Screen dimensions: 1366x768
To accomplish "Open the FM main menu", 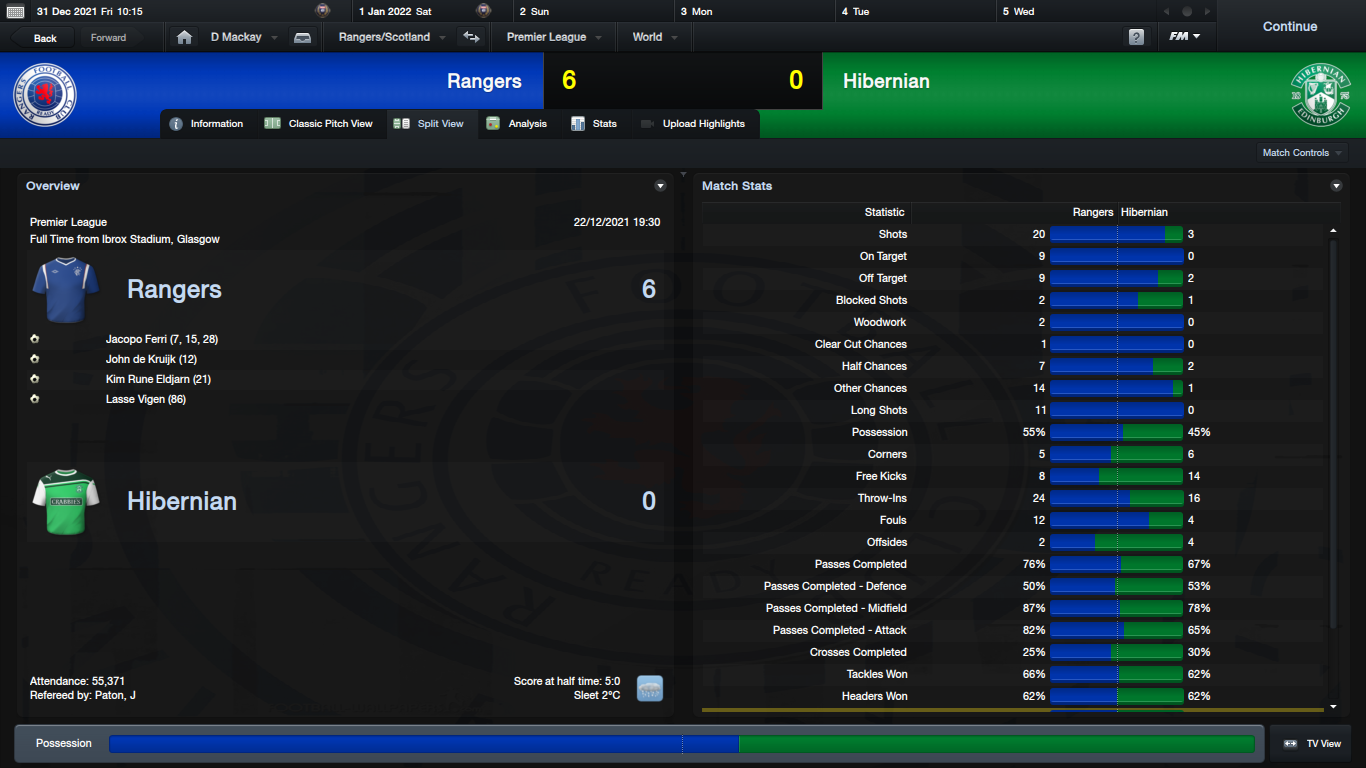I will [x=1184, y=37].
